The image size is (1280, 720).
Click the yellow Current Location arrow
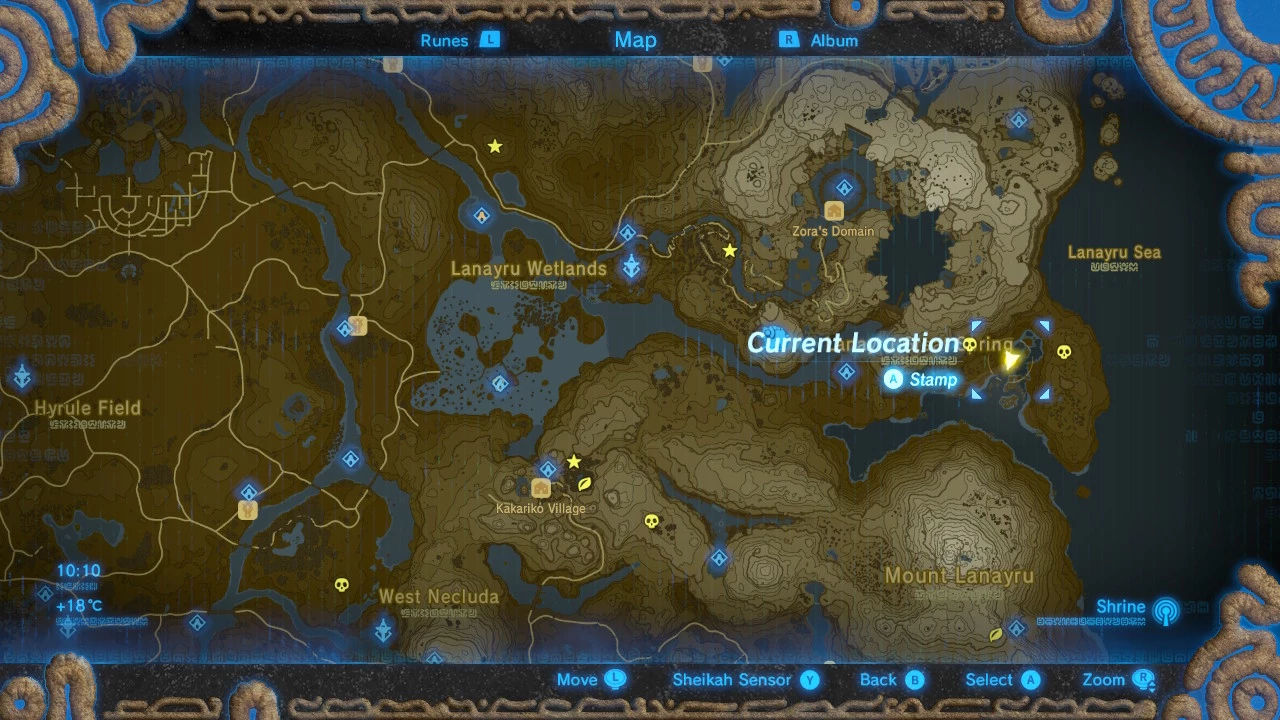[x=1011, y=359]
